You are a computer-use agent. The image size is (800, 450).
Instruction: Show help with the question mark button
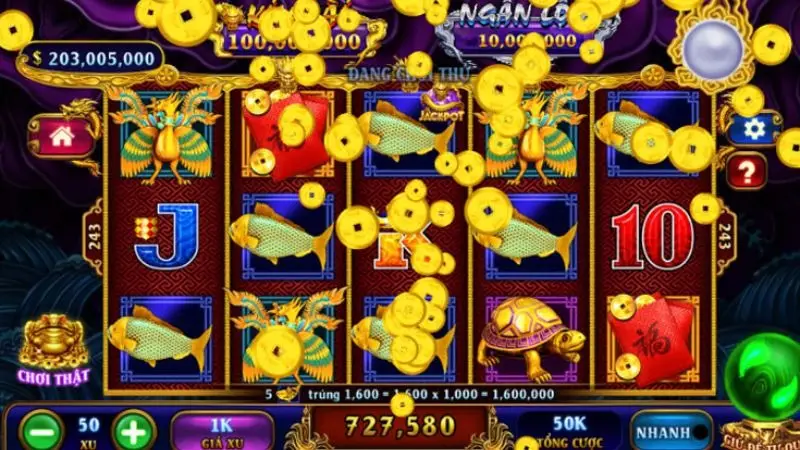746,171
